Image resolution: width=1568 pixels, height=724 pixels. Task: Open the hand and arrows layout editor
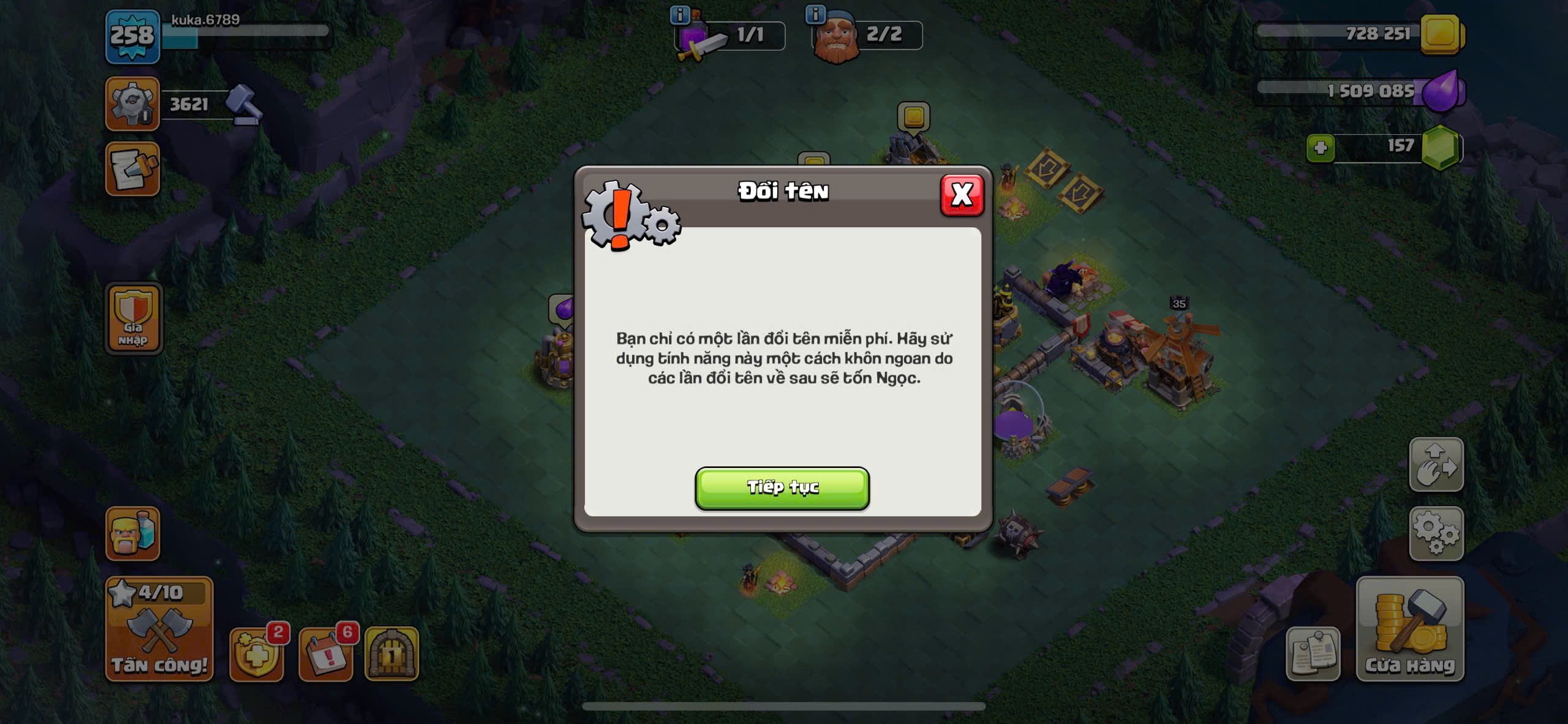(x=1436, y=464)
